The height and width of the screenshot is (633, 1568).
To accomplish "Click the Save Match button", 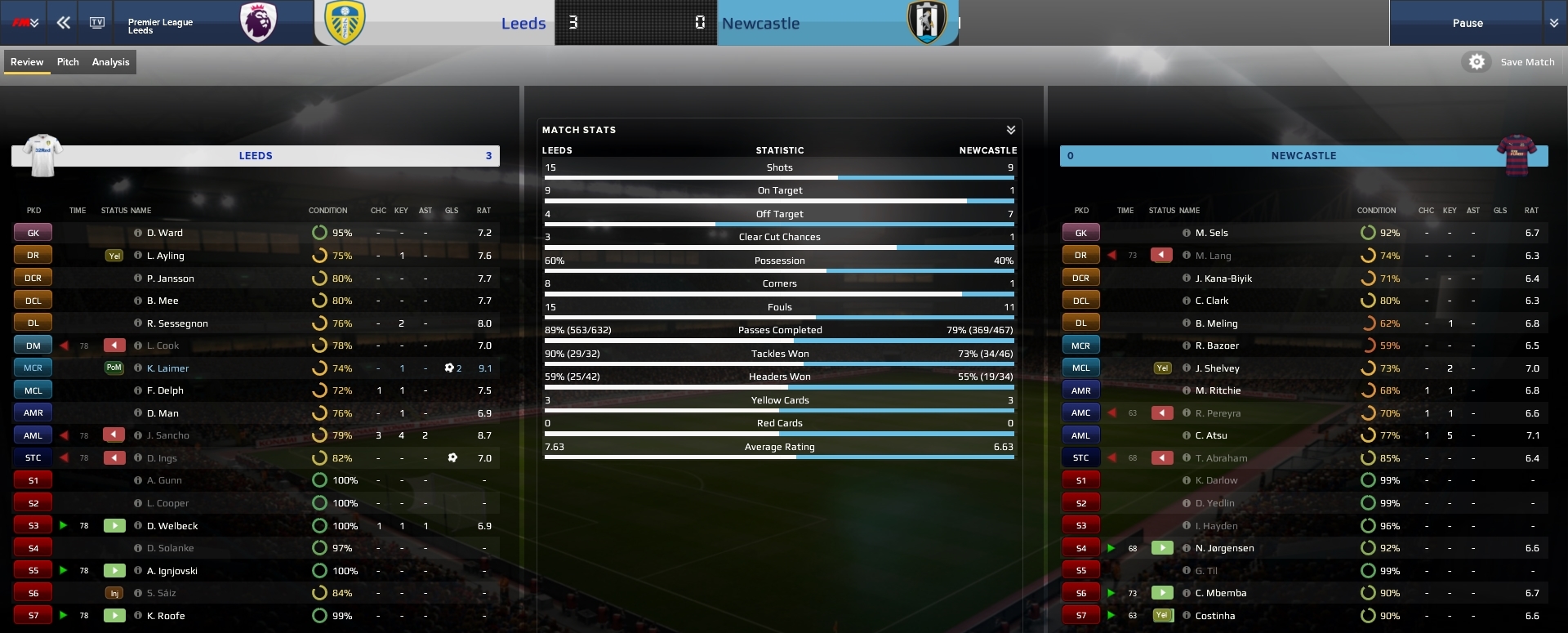I will [x=1527, y=62].
